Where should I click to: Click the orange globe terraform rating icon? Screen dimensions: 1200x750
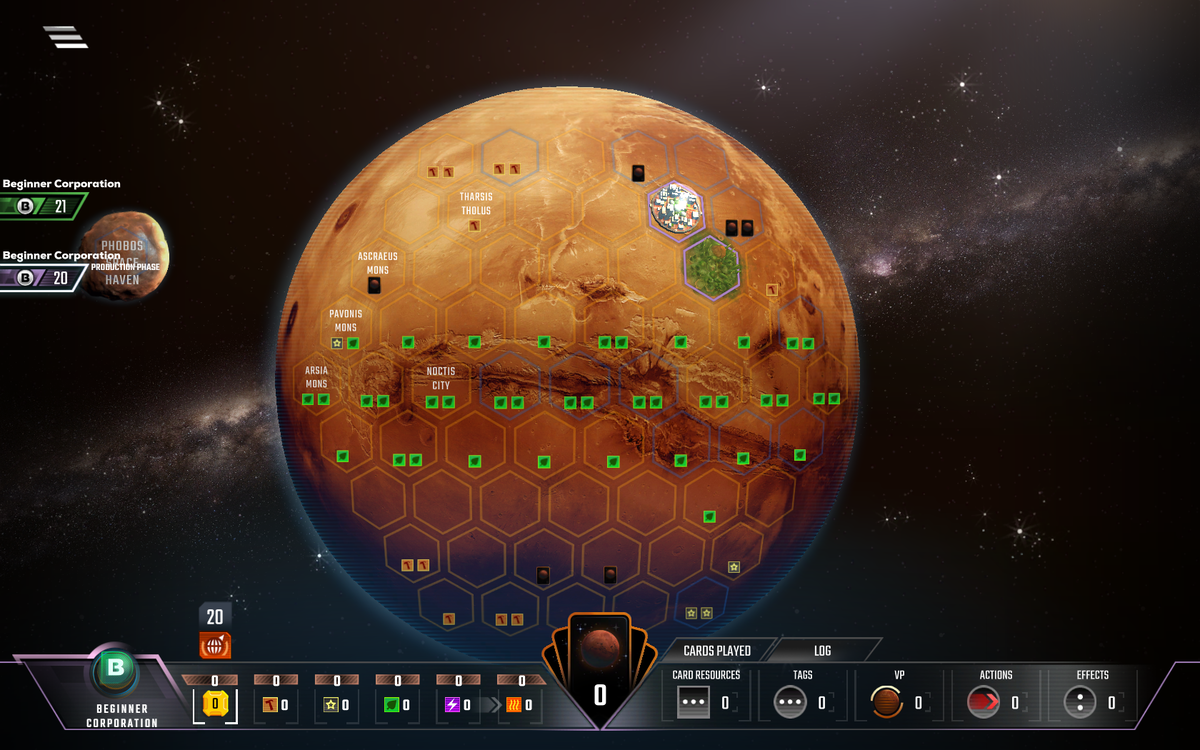click(215, 646)
